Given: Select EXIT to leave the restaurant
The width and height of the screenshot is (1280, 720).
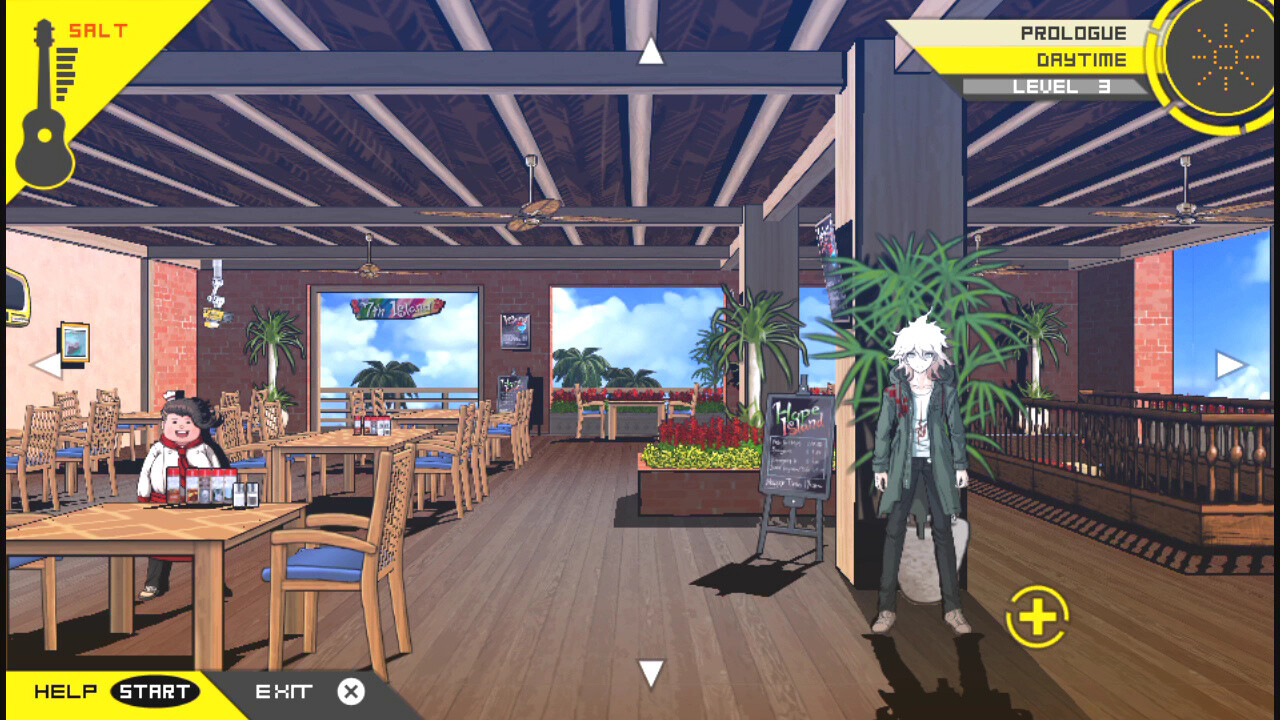Looking at the screenshot, I should (x=285, y=690).
